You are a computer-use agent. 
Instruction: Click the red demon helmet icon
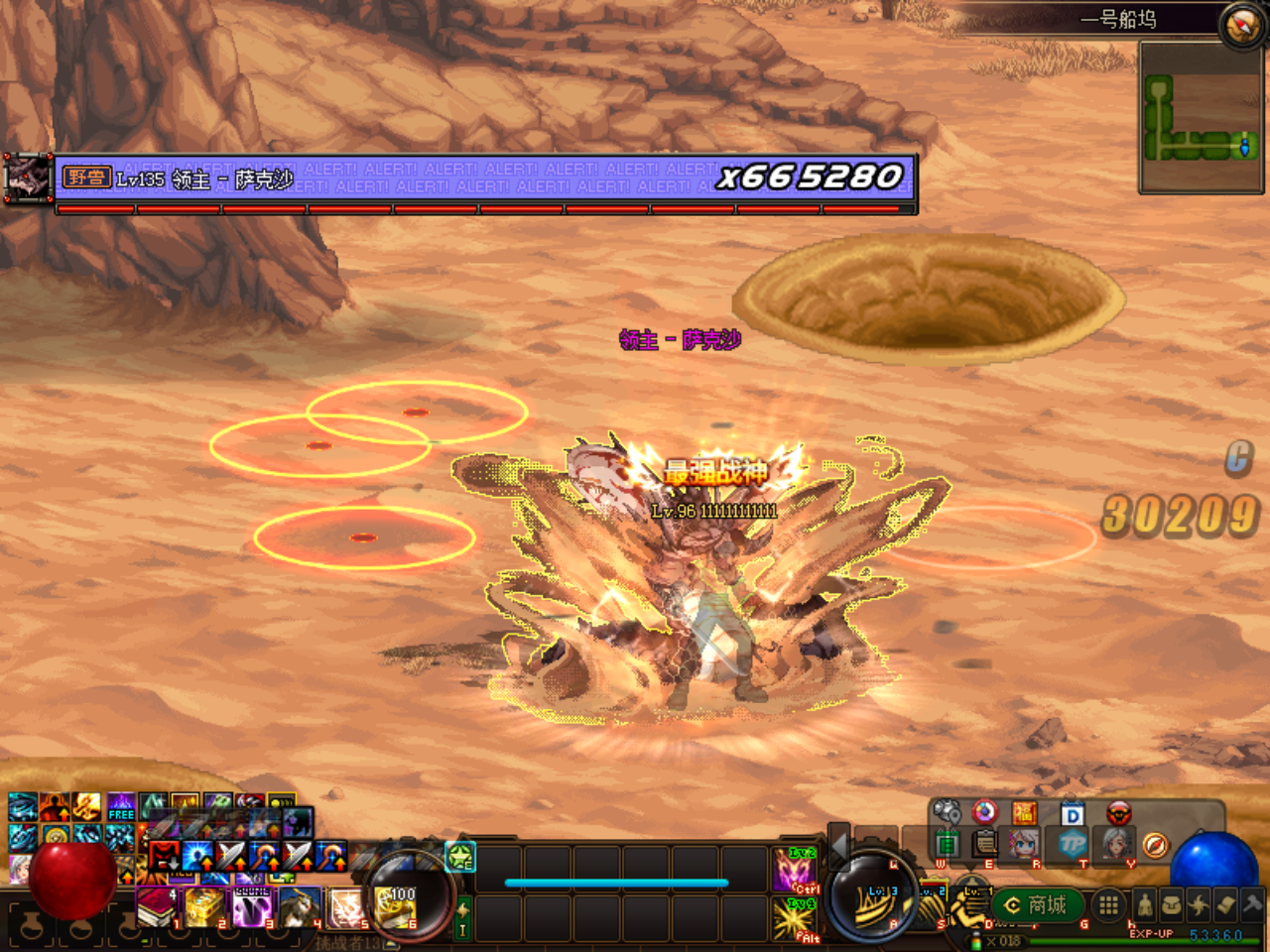coord(1117,813)
